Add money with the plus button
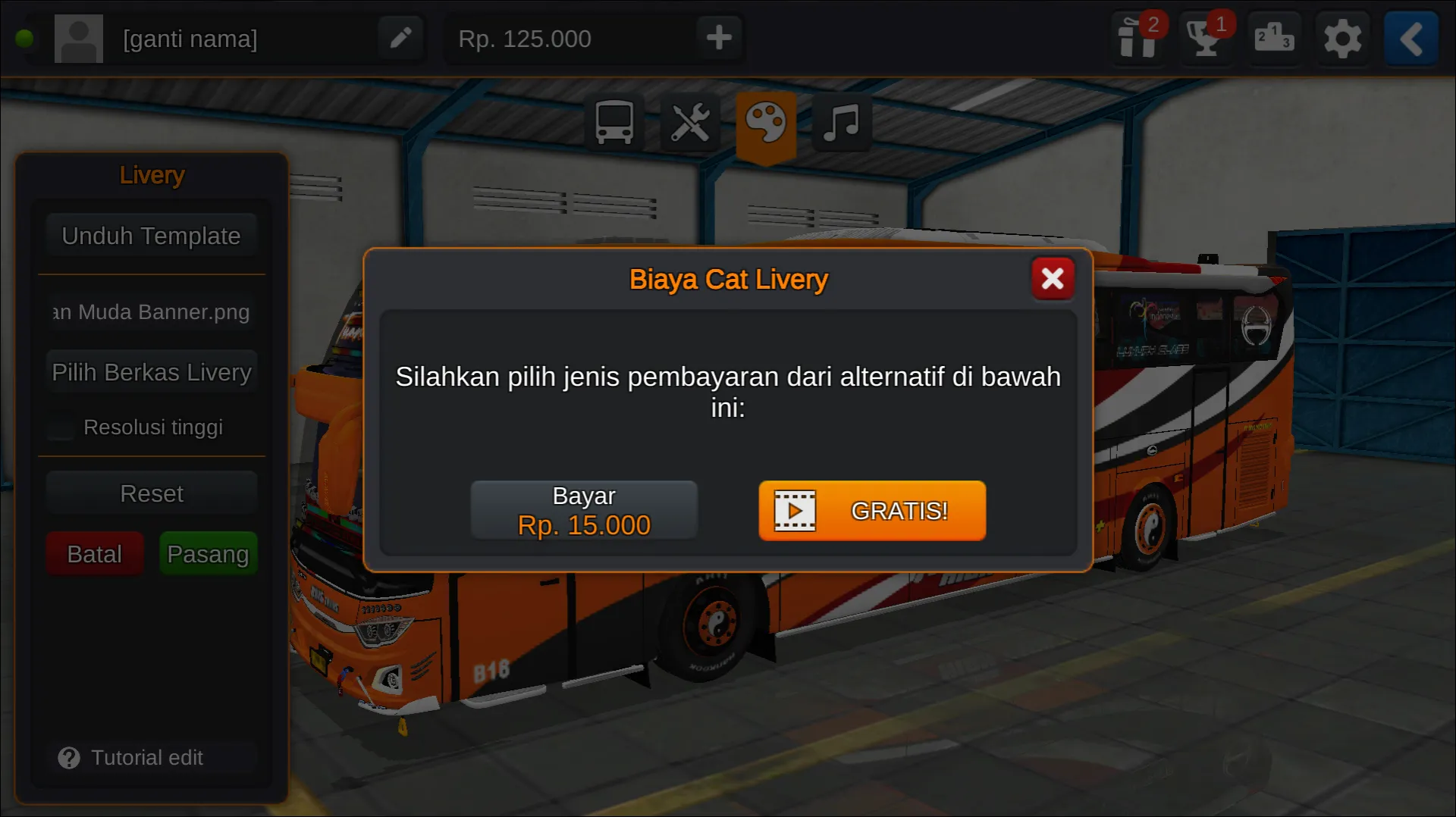The width and height of the screenshot is (1456, 817). pos(719,38)
